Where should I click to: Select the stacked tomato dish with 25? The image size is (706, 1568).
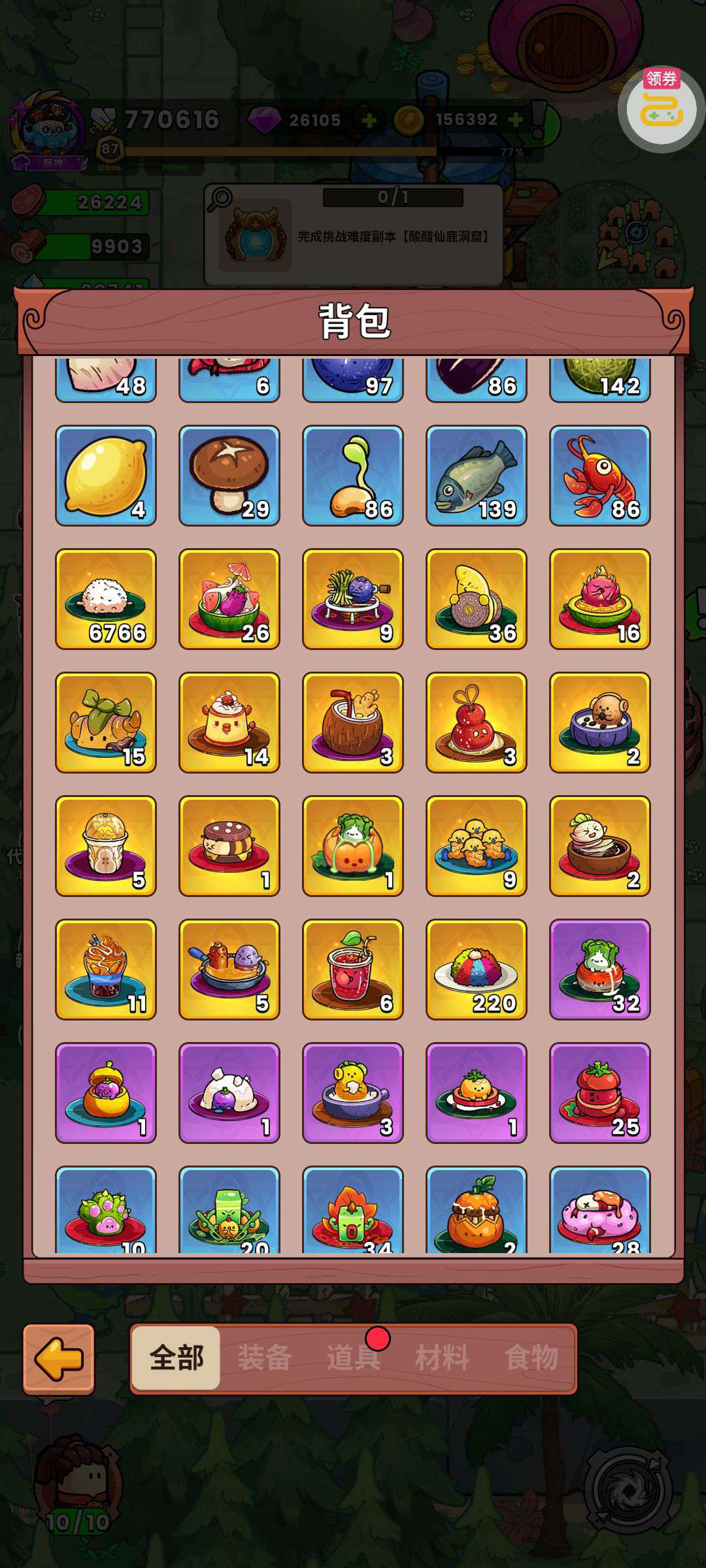tap(600, 1093)
